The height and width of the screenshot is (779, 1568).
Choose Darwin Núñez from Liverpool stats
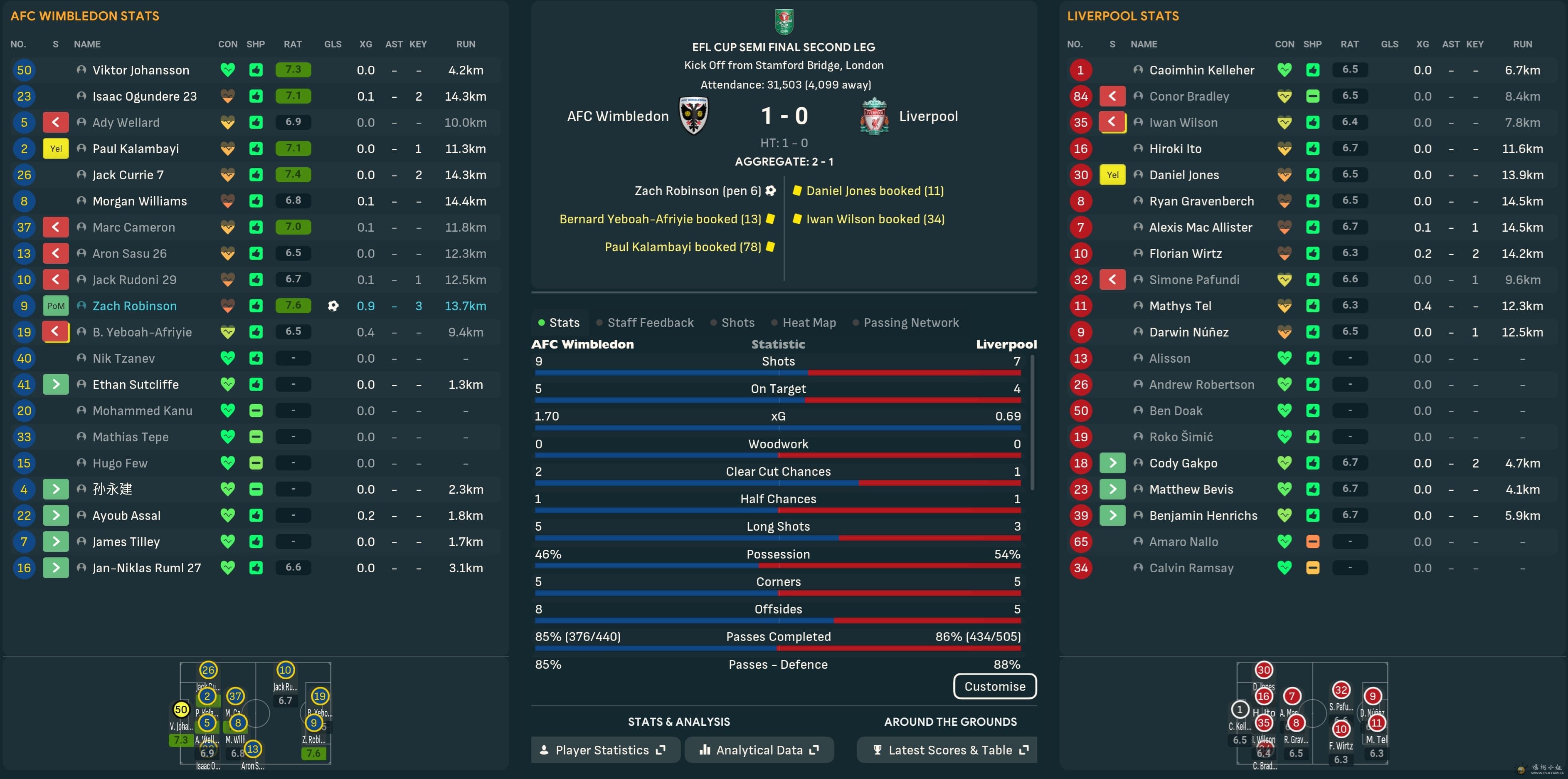[1188, 332]
